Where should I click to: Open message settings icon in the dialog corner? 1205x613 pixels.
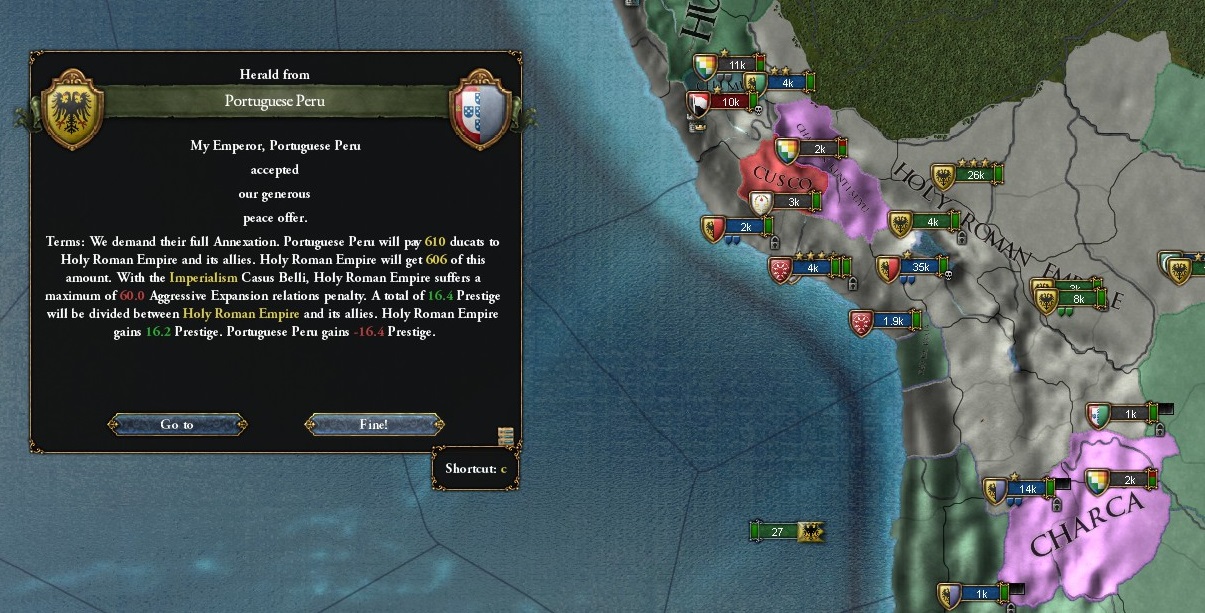pyautogui.click(x=506, y=435)
